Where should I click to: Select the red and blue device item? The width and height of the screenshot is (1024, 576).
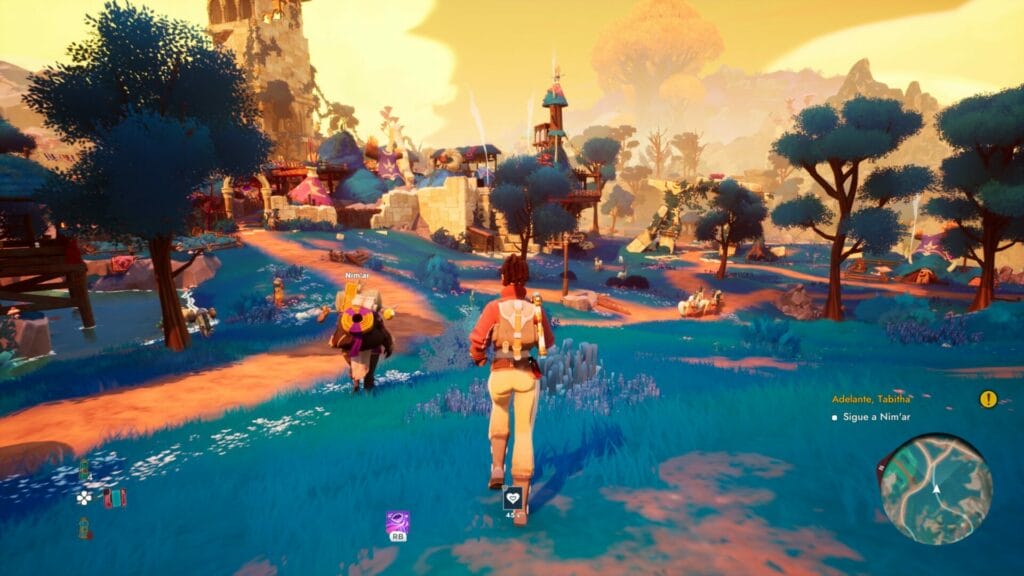pyautogui.click(x=115, y=497)
